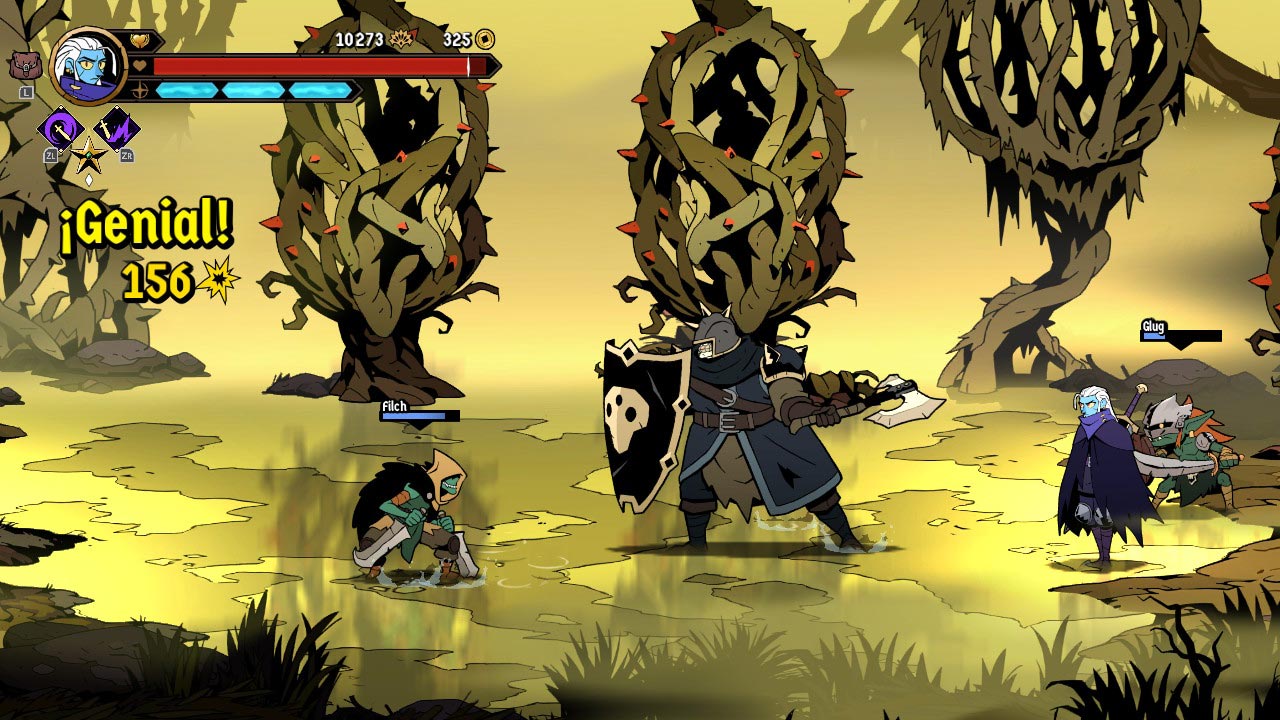Activate the spinning sword swirl ability
This screenshot has height=720, width=1280.
click(60, 128)
